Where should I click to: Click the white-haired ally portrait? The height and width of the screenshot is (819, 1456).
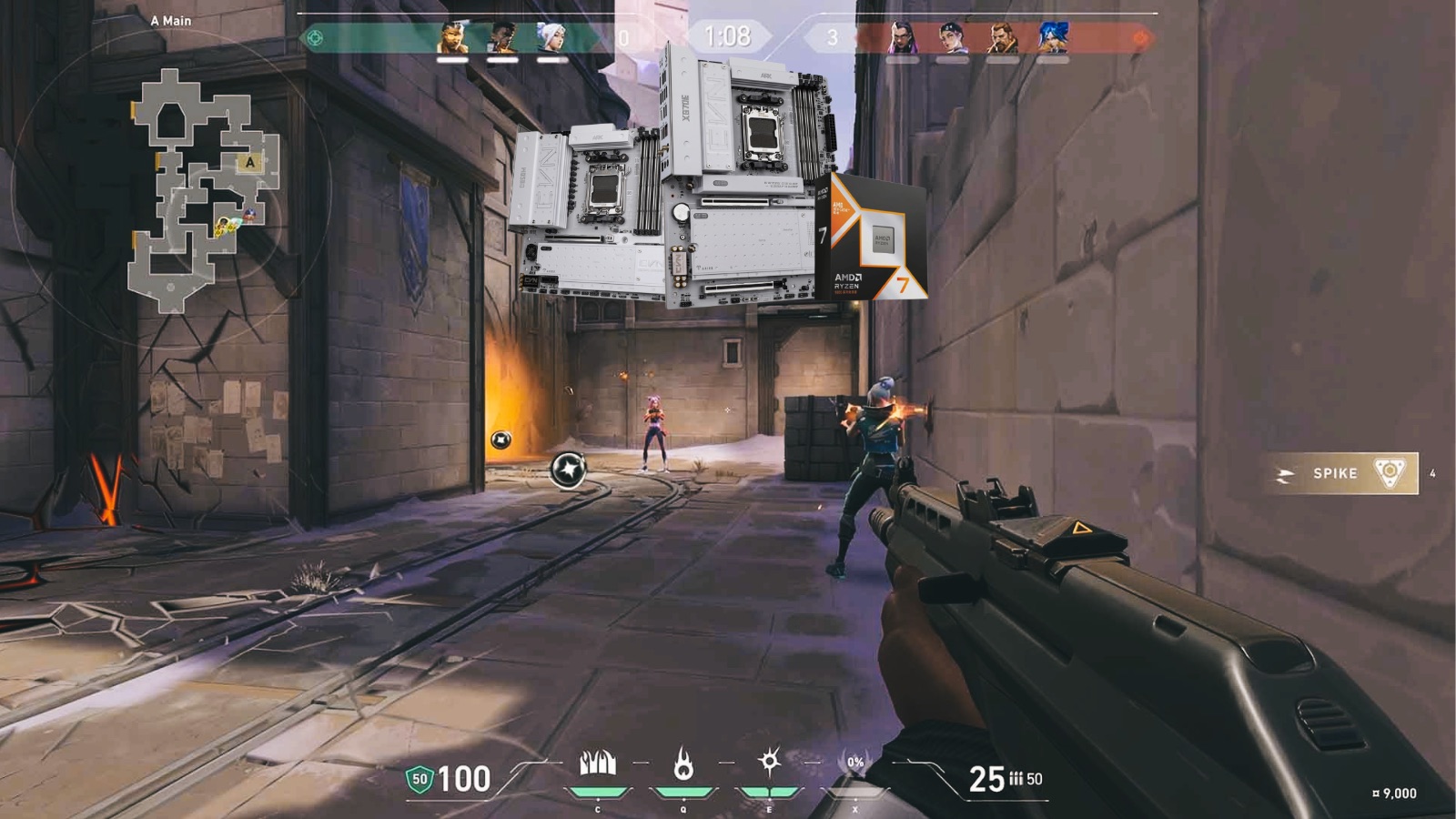tap(551, 38)
